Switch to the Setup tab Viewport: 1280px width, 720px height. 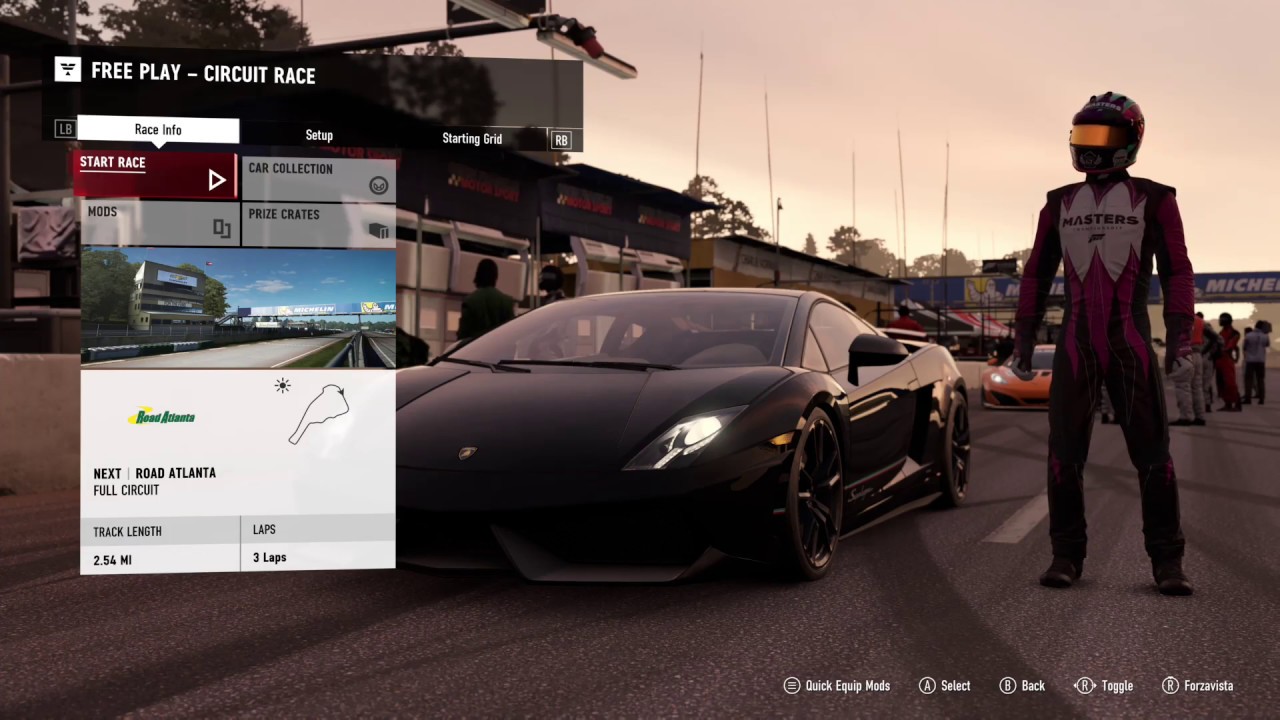(319, 135)
